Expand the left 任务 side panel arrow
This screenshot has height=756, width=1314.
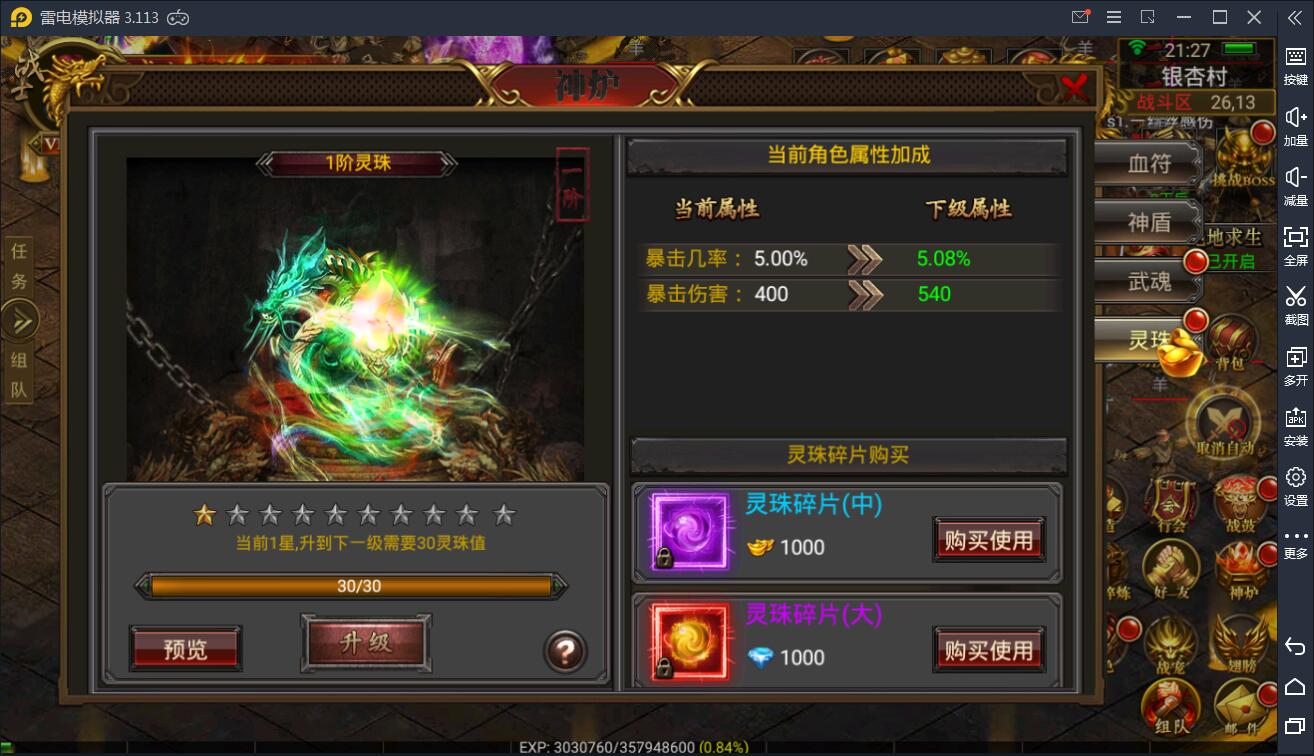coord(20,320)
